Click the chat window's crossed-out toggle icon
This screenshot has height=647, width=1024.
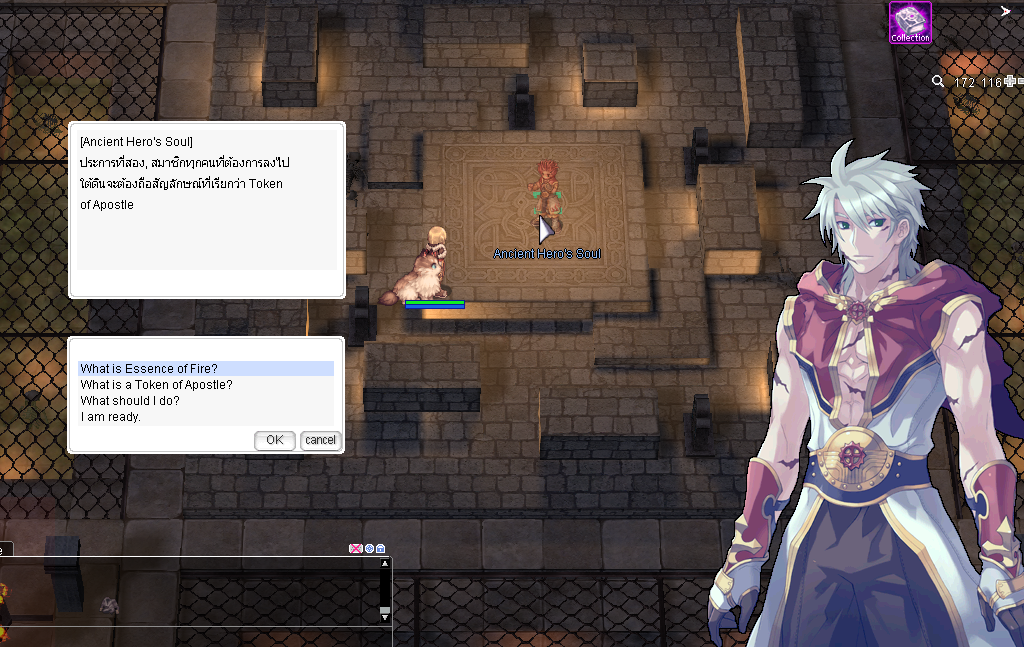(355, 549)
